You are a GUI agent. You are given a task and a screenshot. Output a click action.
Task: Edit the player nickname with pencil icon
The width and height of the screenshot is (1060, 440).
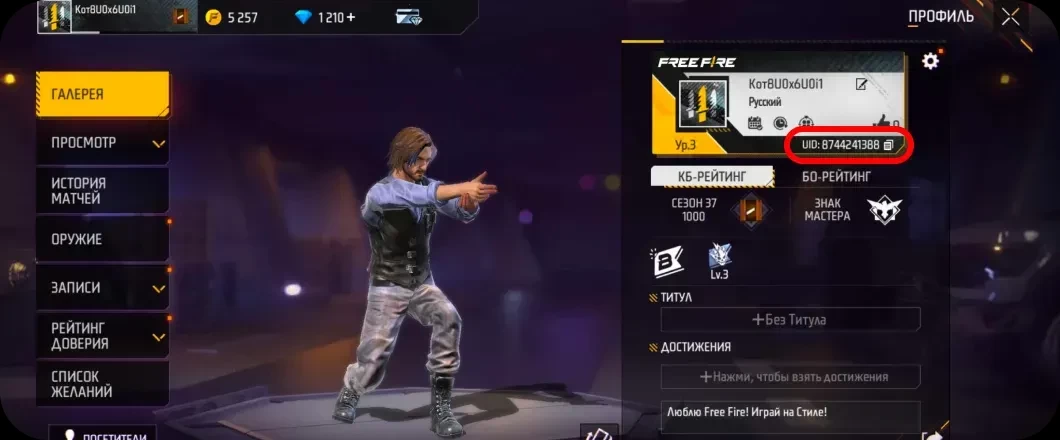[861, 85]
